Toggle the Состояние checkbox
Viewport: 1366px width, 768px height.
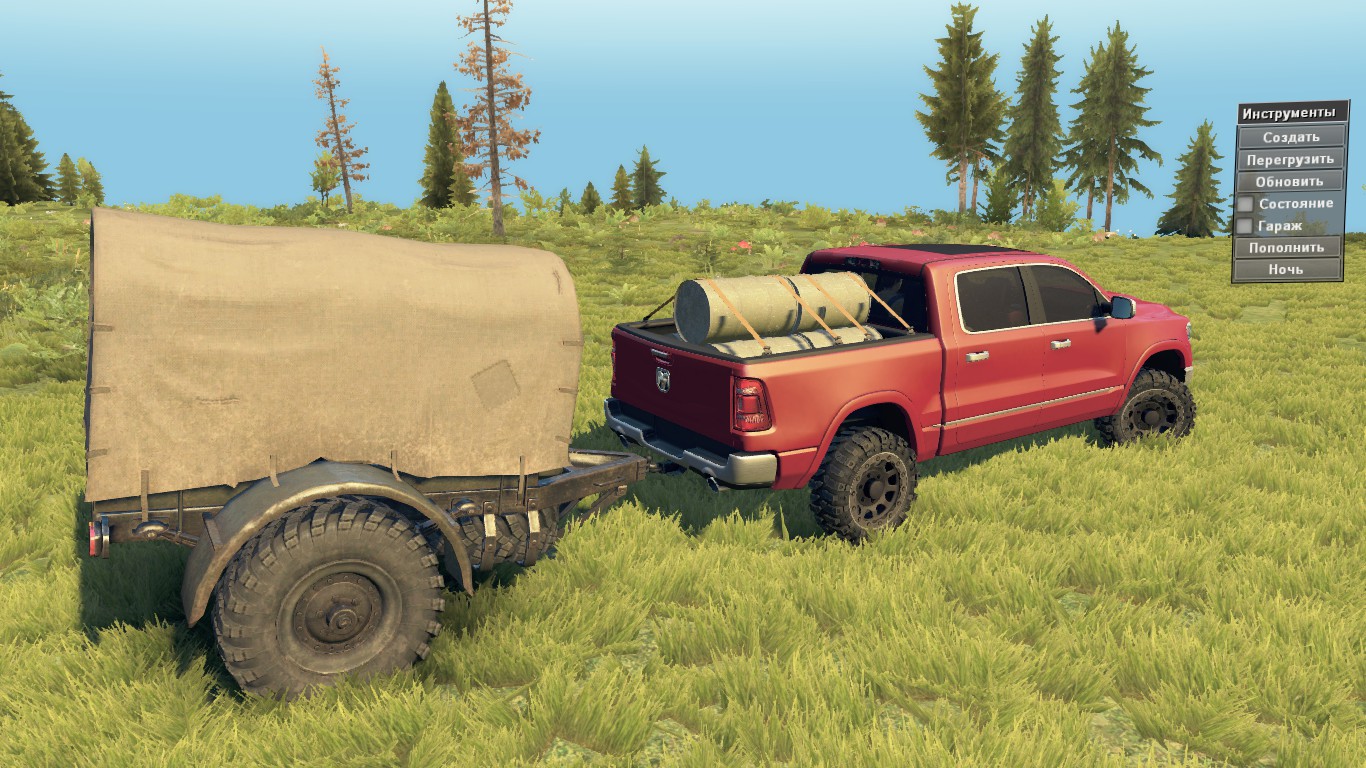[1245, 204]
